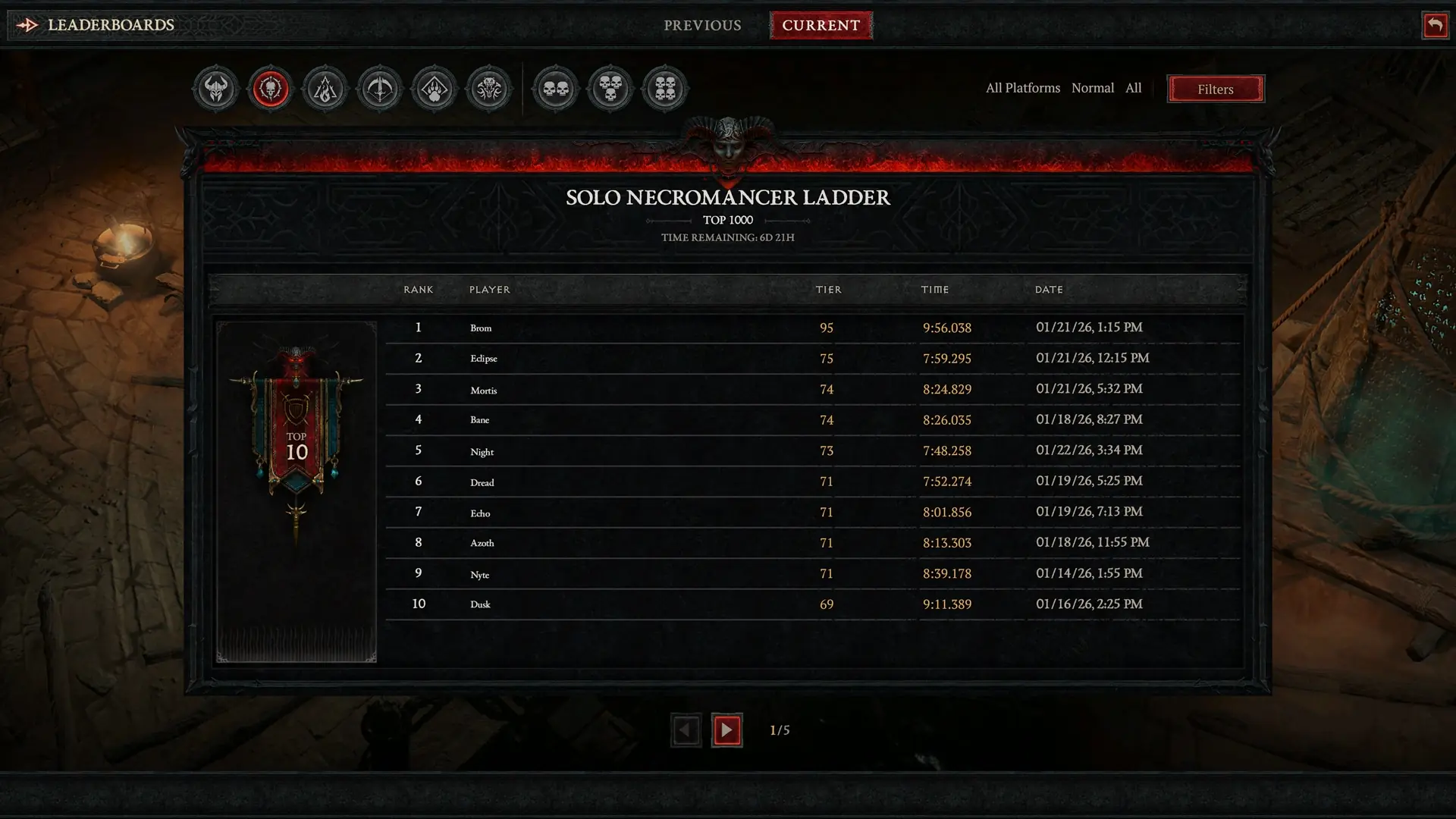Image resolution: width=1456 pixels, height=819 pixels.
Task: Open the All season dropdown
Action: click(1134, 88)
